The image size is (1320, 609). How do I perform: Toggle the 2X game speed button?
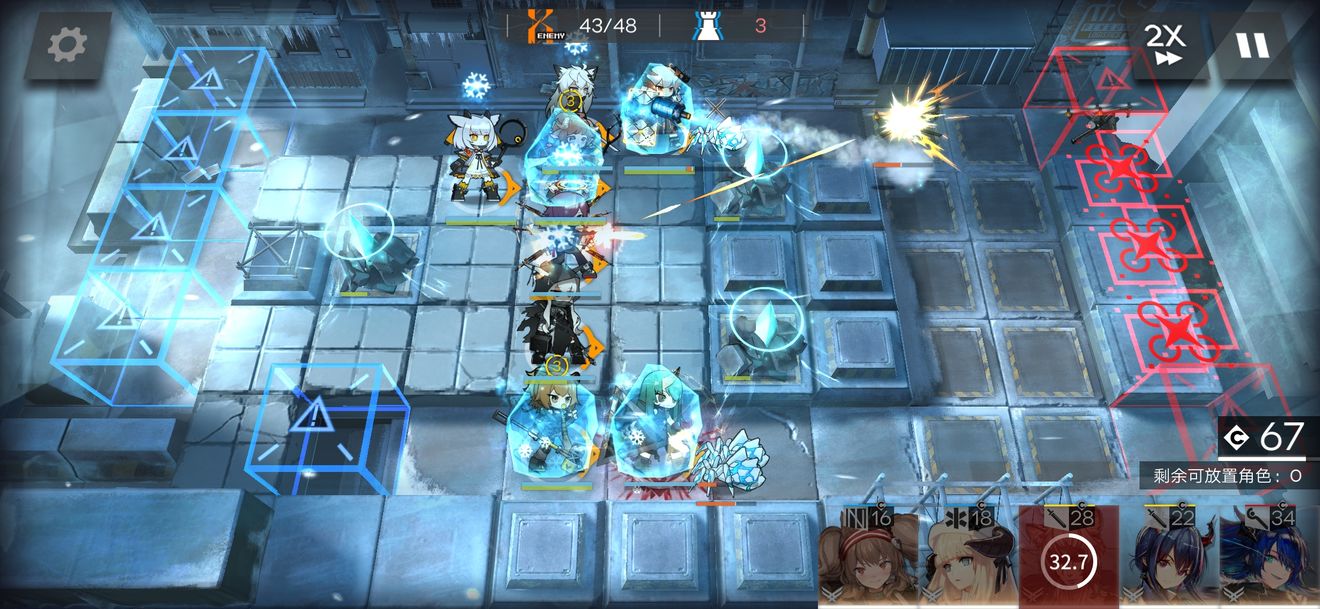click(x=1165, y=45)
